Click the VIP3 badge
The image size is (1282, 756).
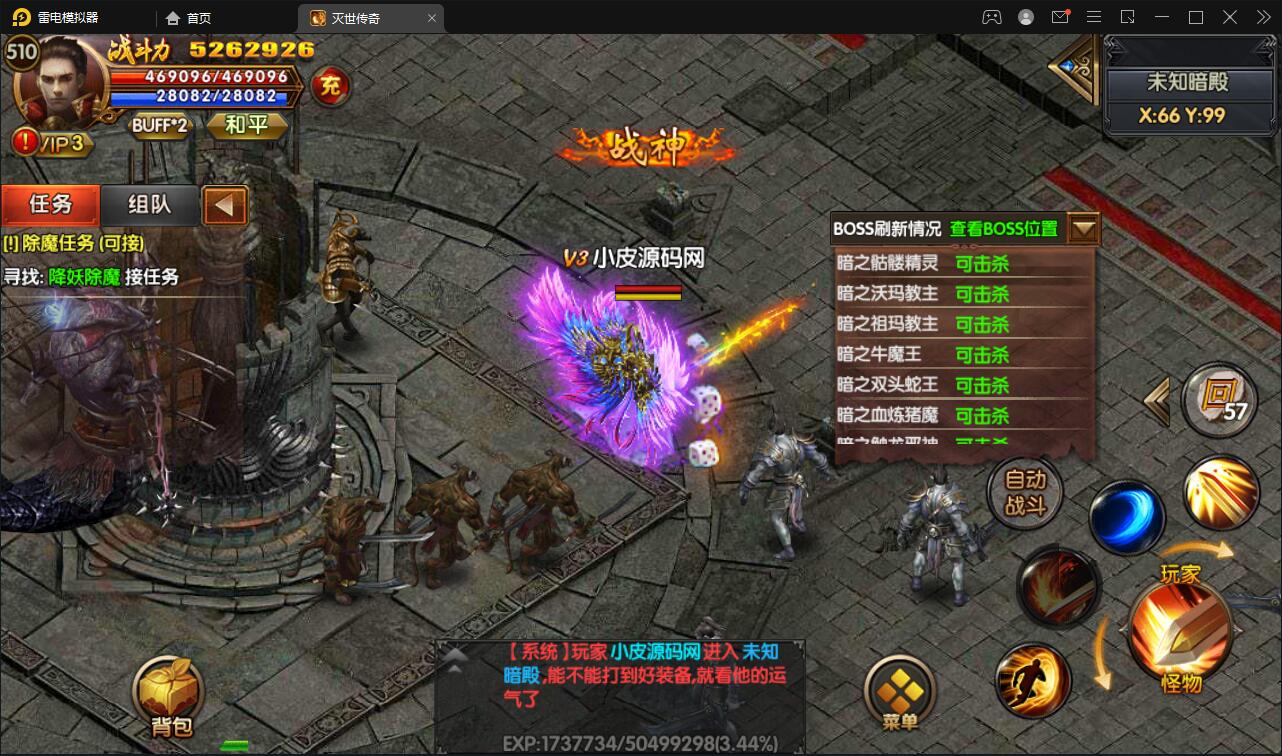click(x=55, y=144)
